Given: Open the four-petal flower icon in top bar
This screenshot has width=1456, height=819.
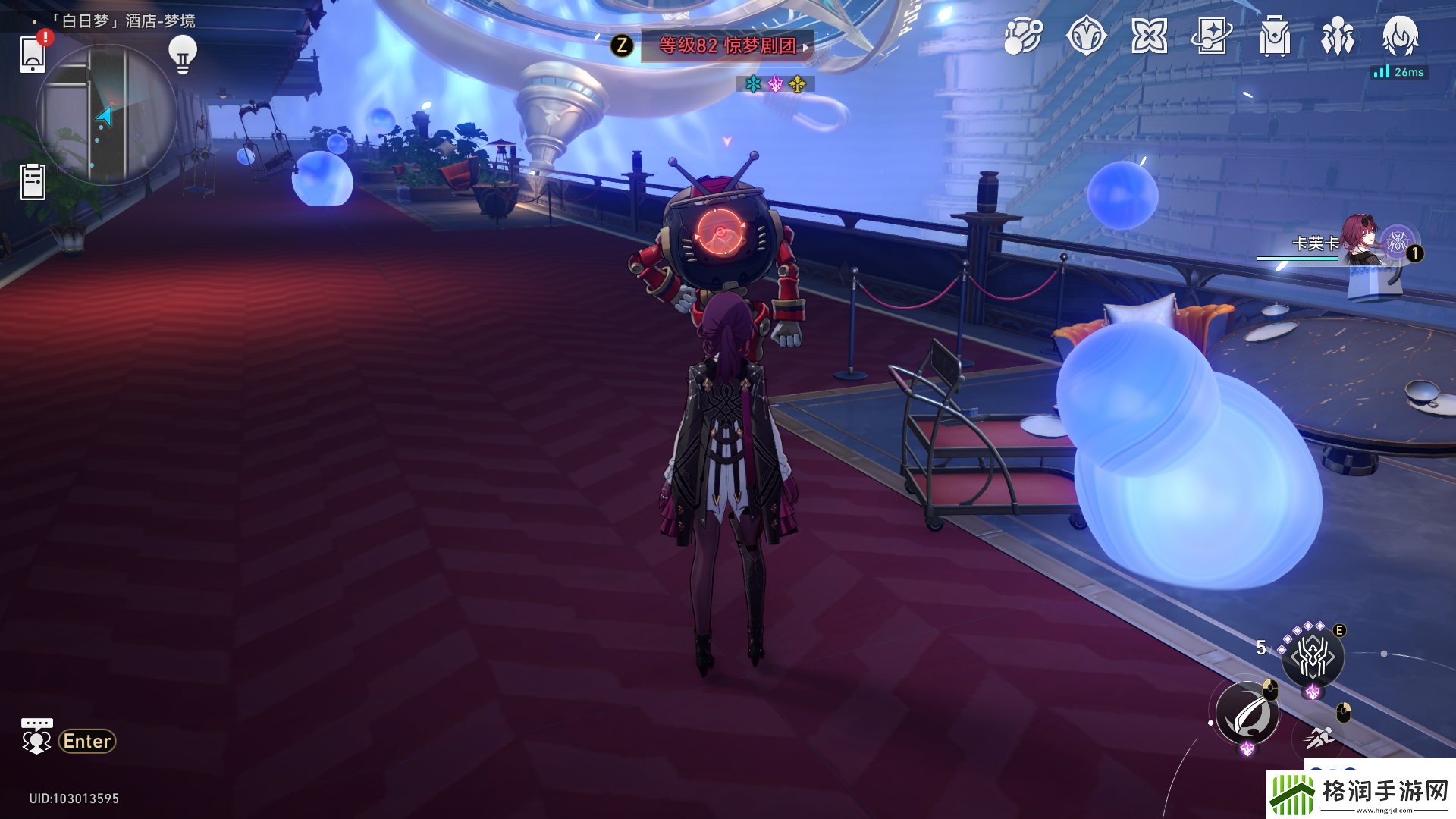Looking at the screenshot, I should coord(1149,36).
